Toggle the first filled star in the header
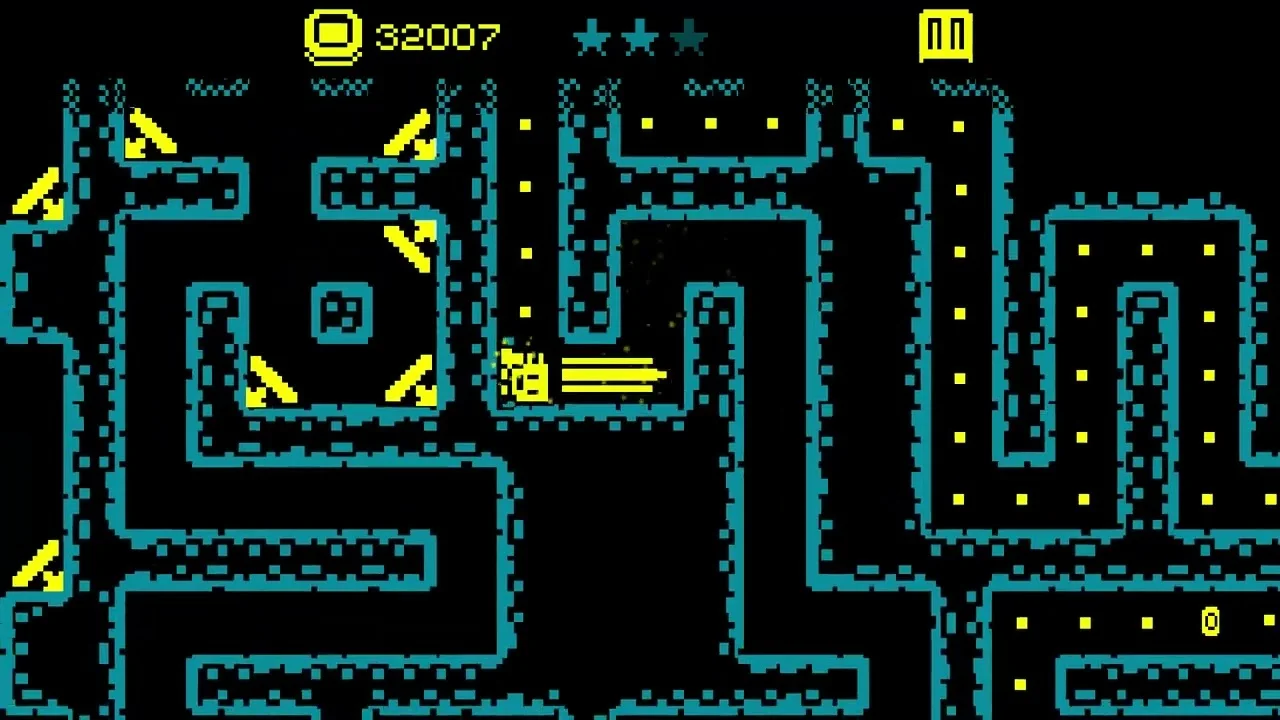Viewport: 1280px width, 720px height. pyautogui.click(x=592, y=38)
